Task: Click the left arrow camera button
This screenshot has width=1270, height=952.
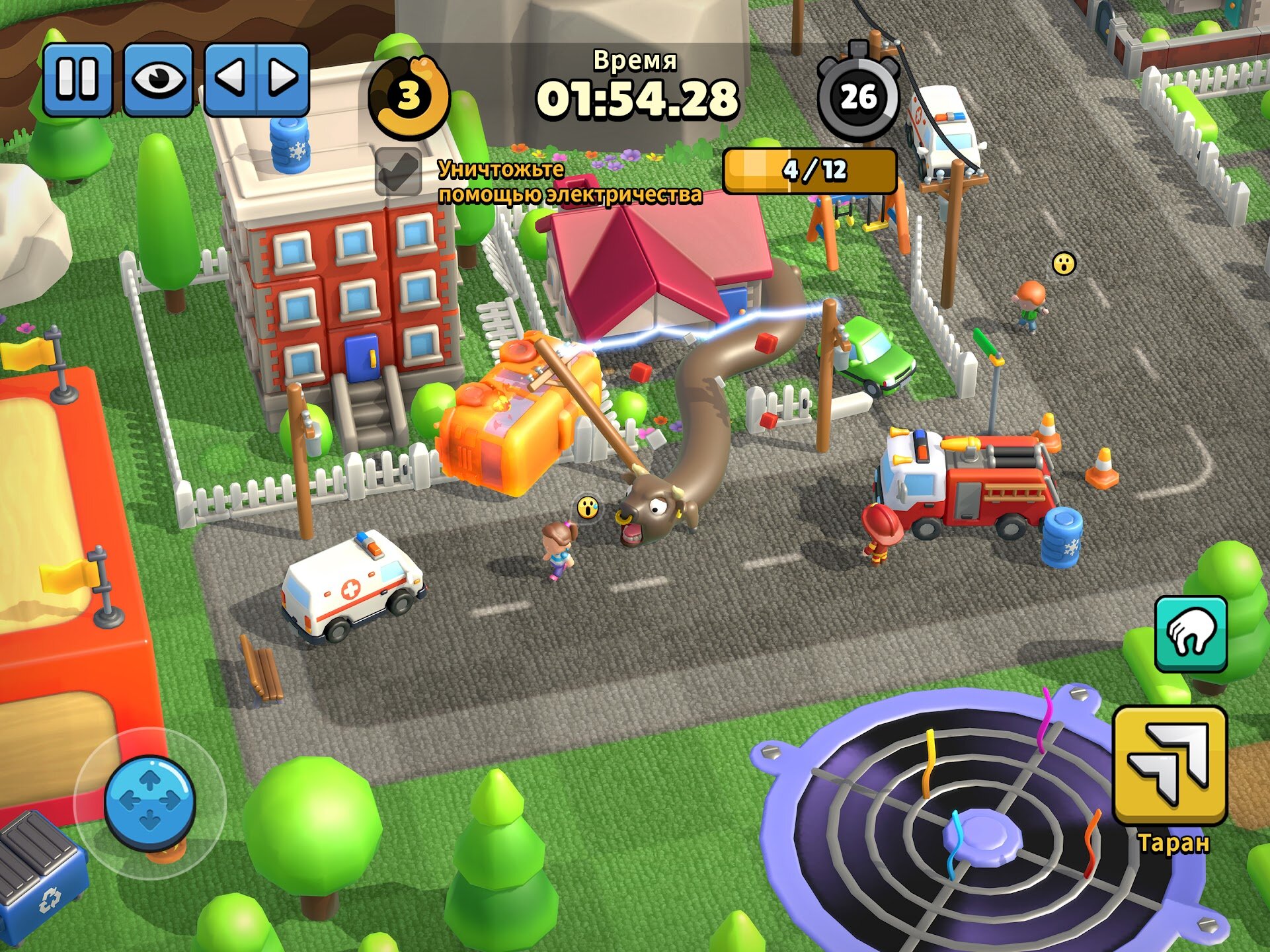Action: coord(231,79)
